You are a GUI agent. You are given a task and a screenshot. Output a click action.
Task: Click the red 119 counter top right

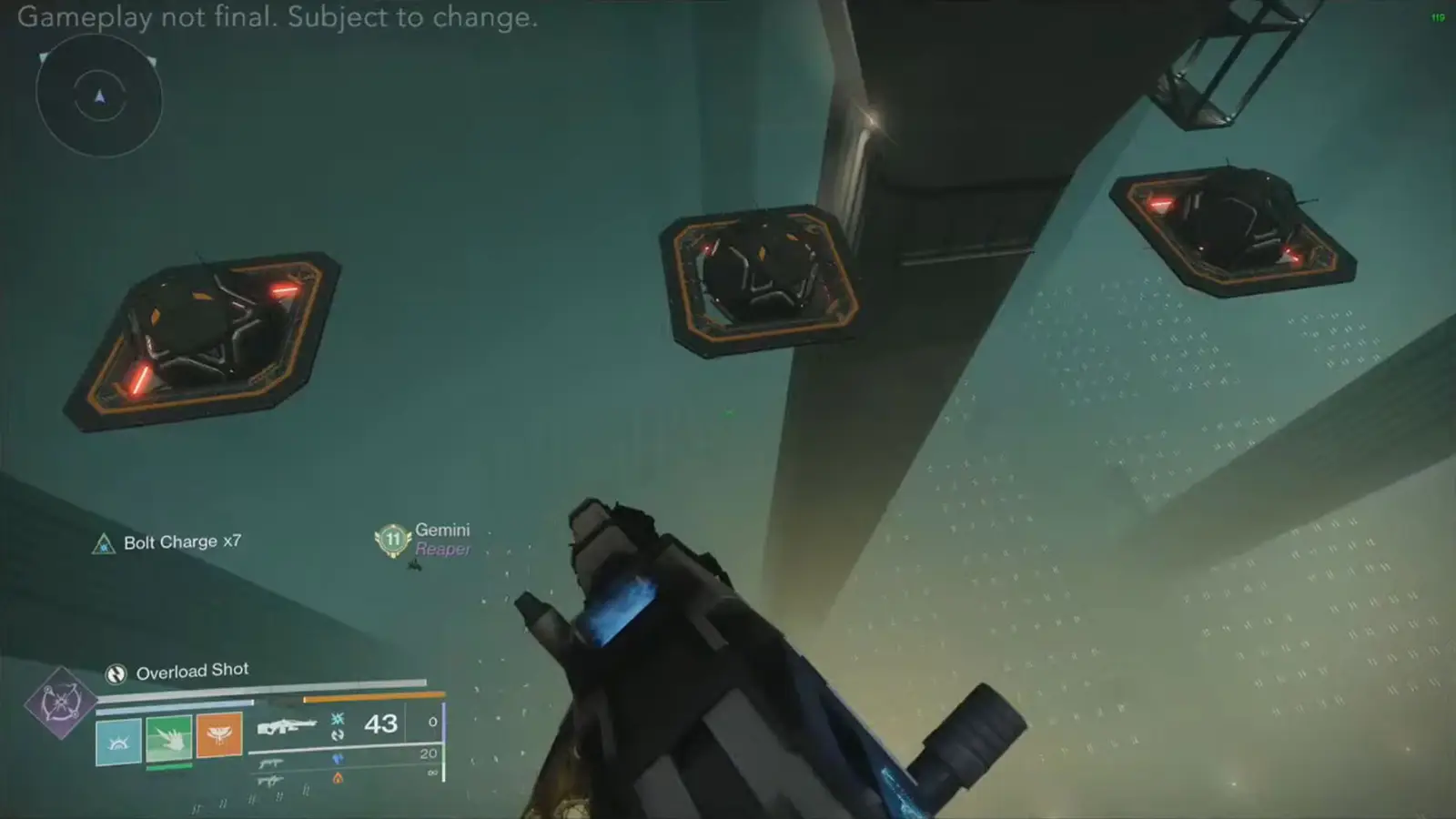[1436, 15]
